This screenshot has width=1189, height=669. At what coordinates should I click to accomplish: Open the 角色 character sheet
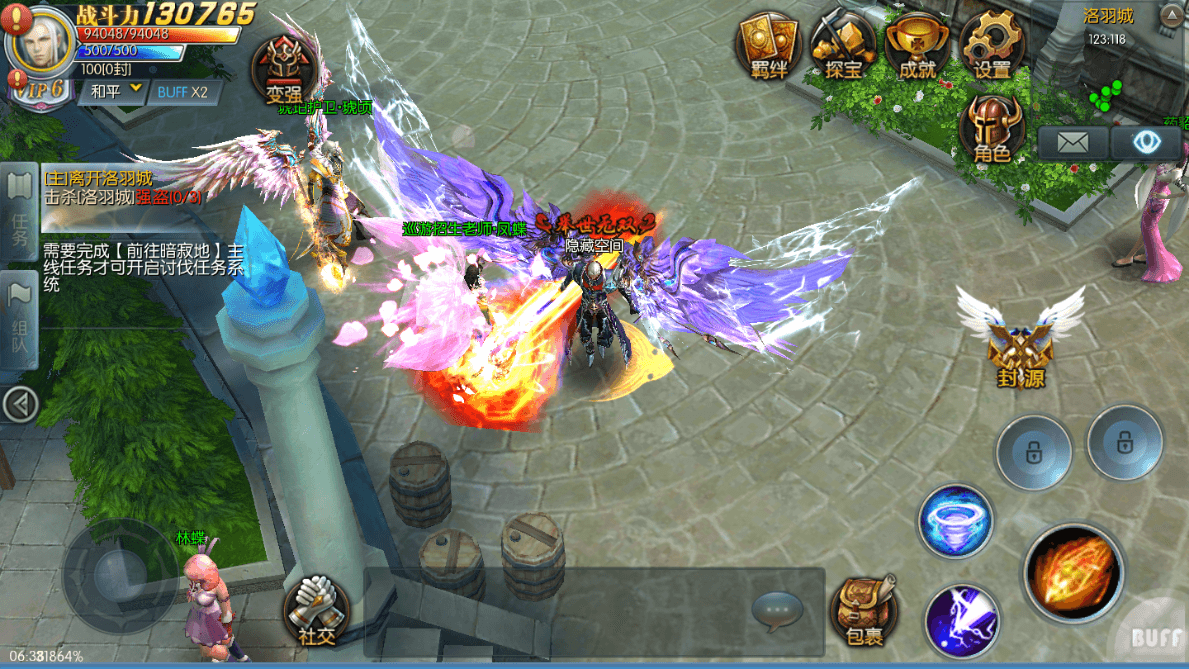pos(991,130)
